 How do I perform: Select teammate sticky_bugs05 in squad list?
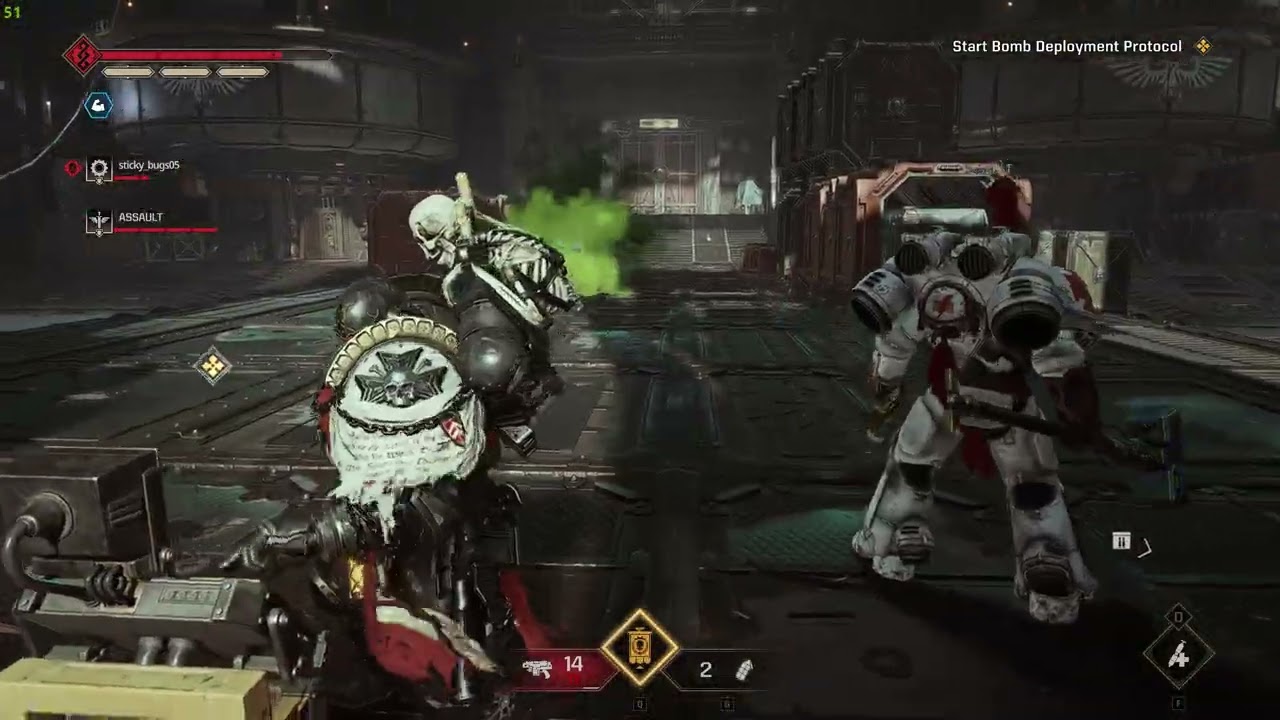148,166
